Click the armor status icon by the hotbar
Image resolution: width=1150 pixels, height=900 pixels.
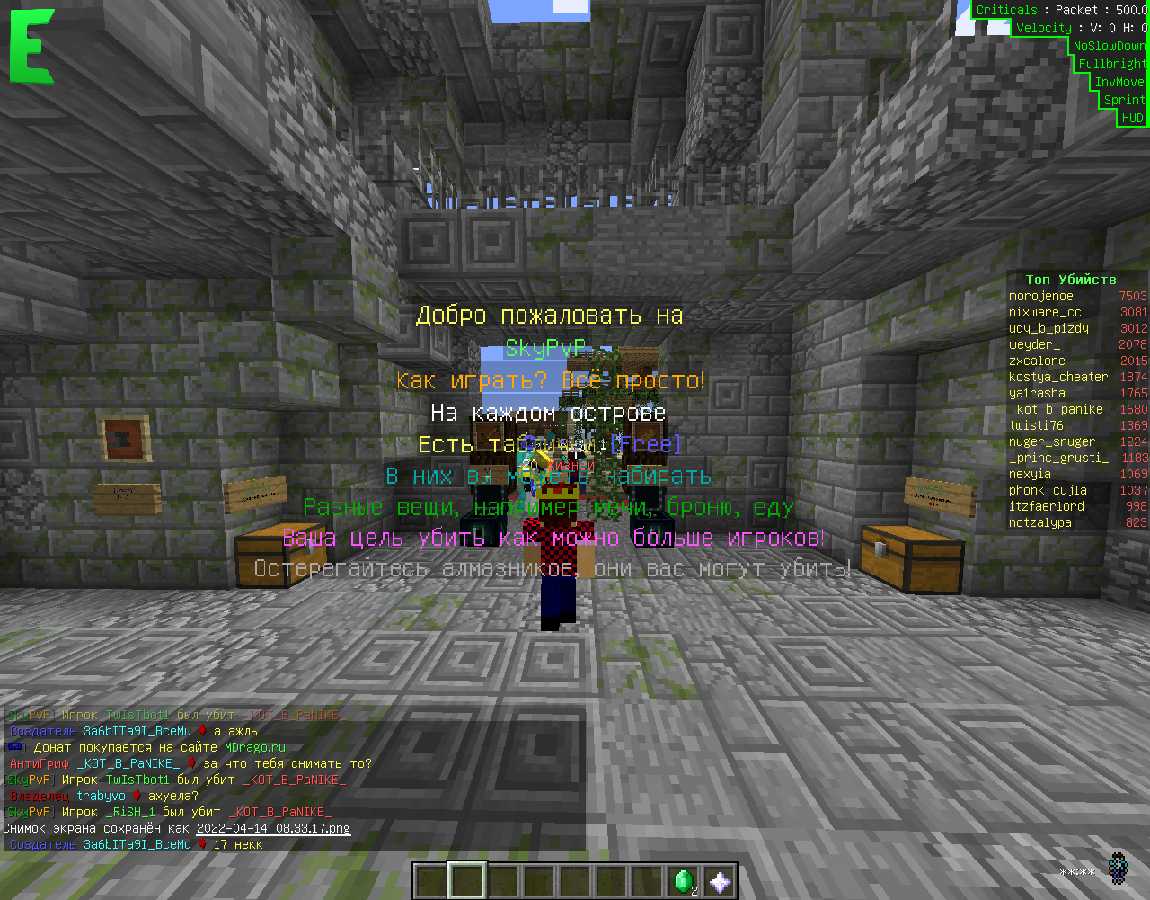click(1118, 869)
